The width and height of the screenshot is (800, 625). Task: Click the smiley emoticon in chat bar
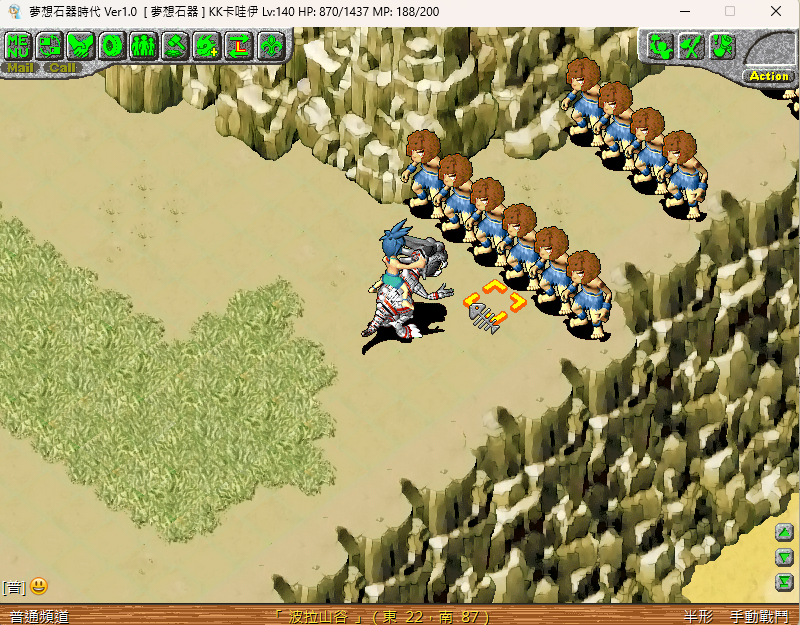pos(39,587)
